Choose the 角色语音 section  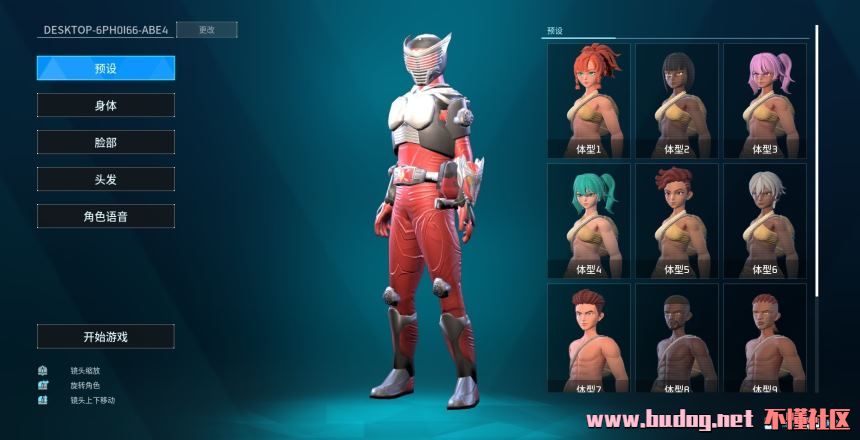coord(106,216)
